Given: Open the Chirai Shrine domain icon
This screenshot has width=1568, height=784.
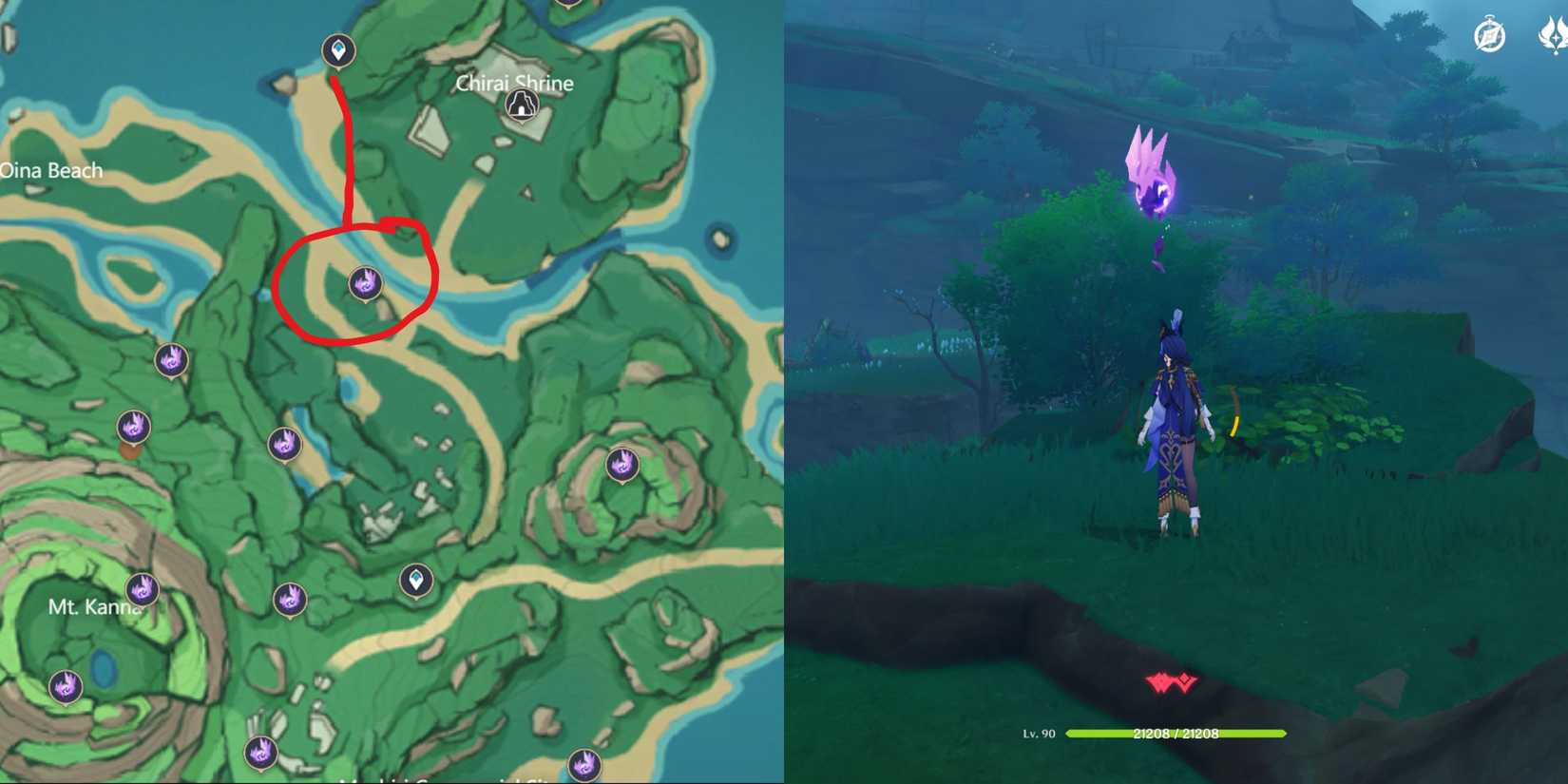Looking at the screenshot, I should click(521, 105).
